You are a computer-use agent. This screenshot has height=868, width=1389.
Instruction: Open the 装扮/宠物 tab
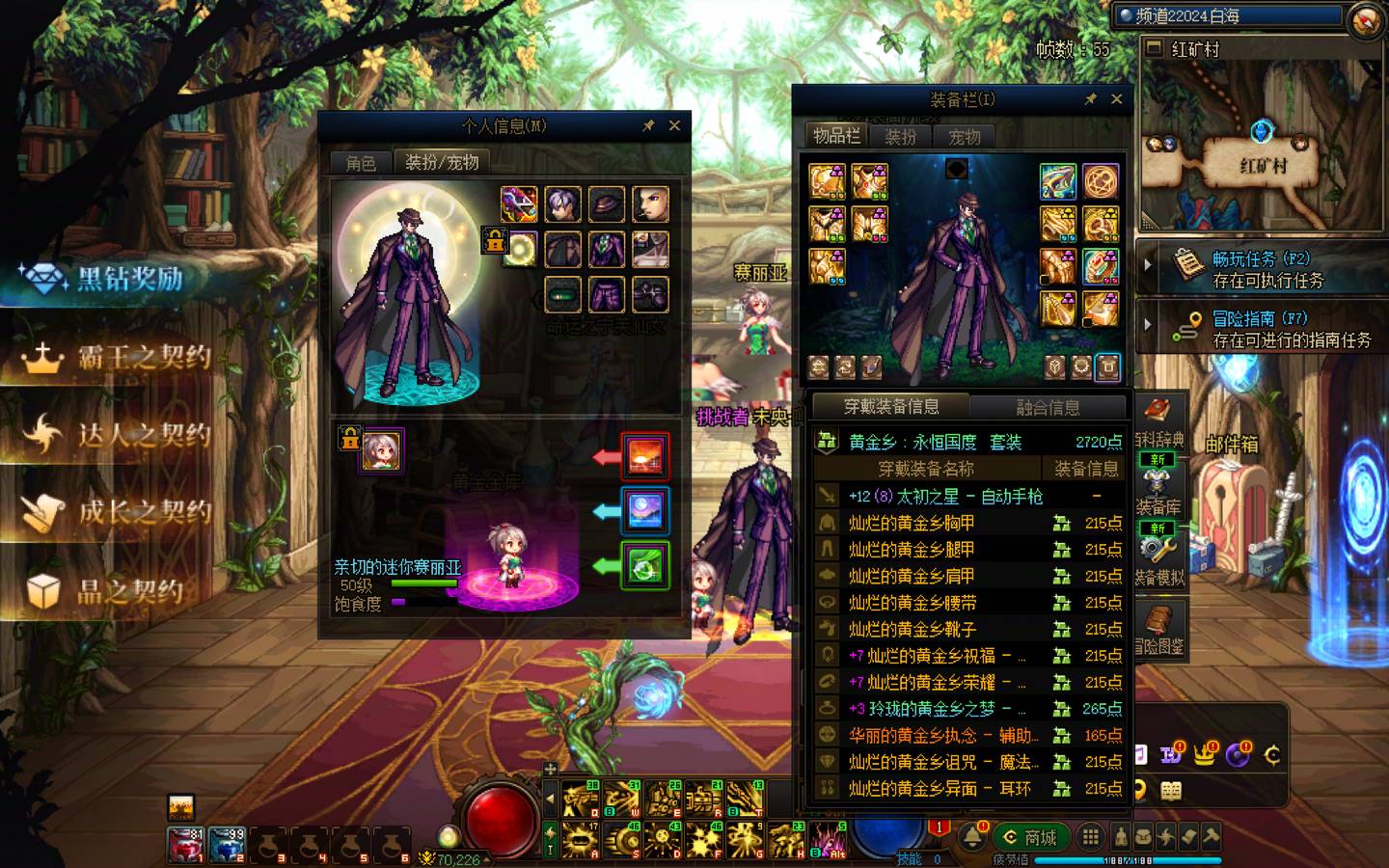coord(442,162)
